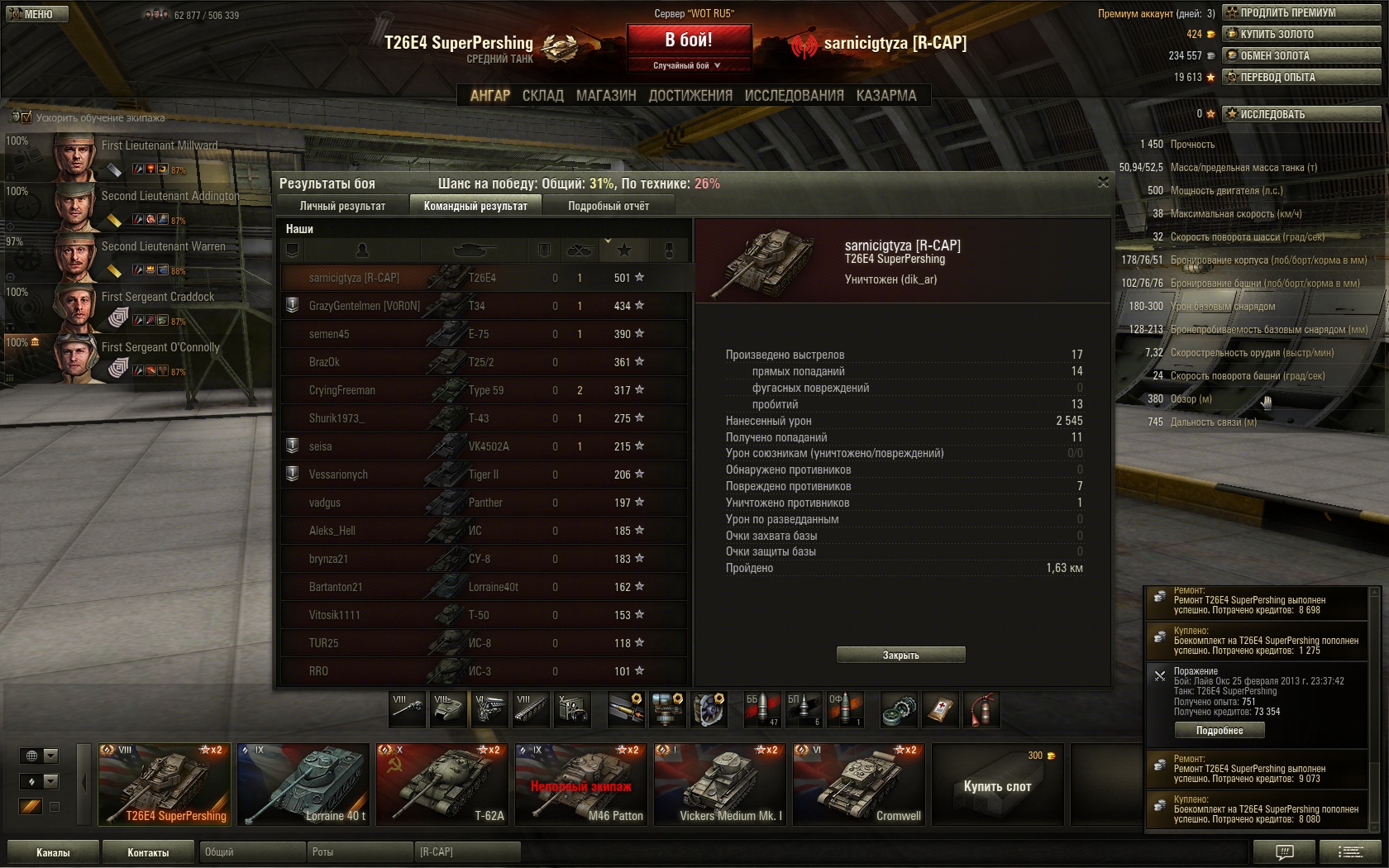
Task: Open Подробнее in the defeat notification
Action: 1220,730
